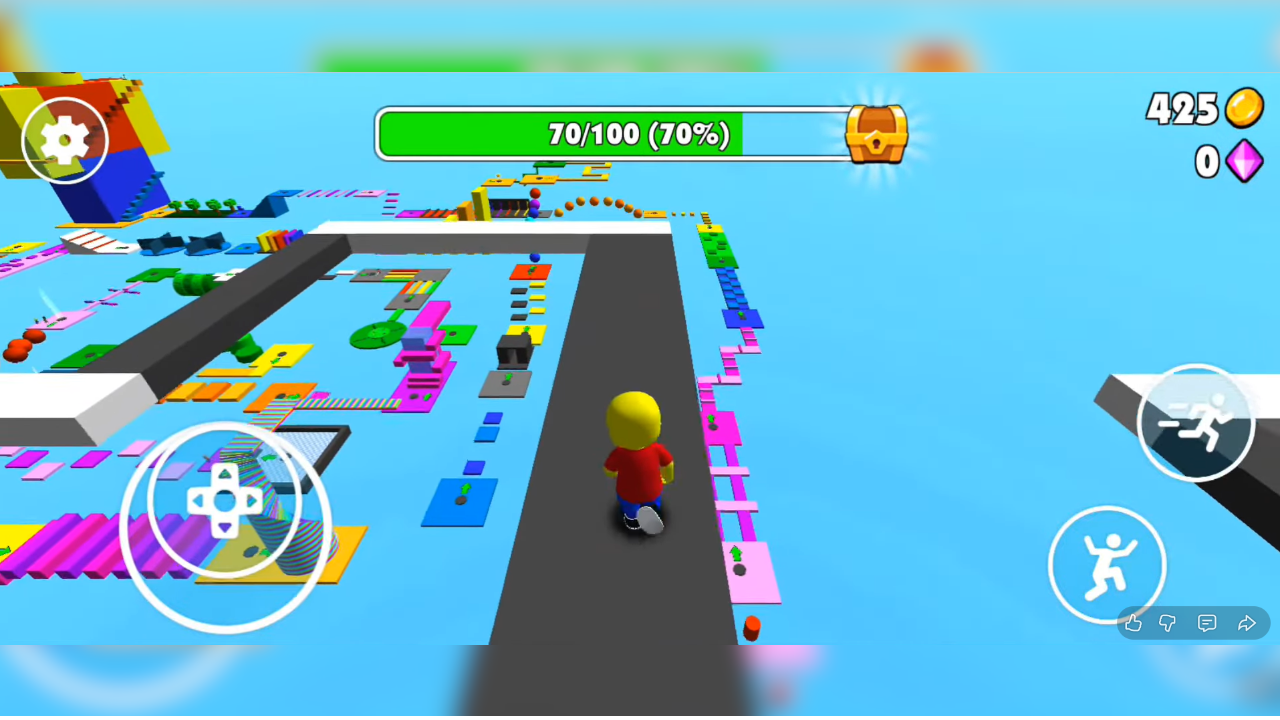Click the pink gem currency icon
The height and width of the screenshot is (720, 1280).
1244,161
